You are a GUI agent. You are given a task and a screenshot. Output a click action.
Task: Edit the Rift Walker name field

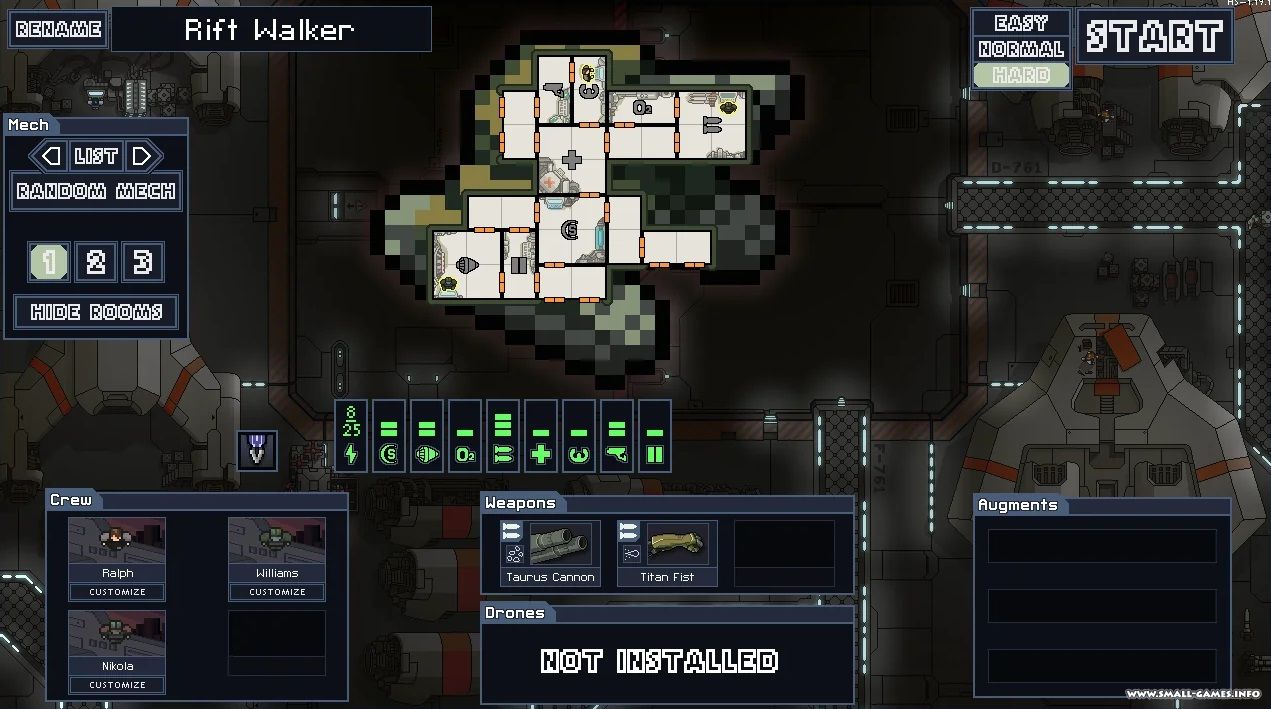[x=271, y=29]
